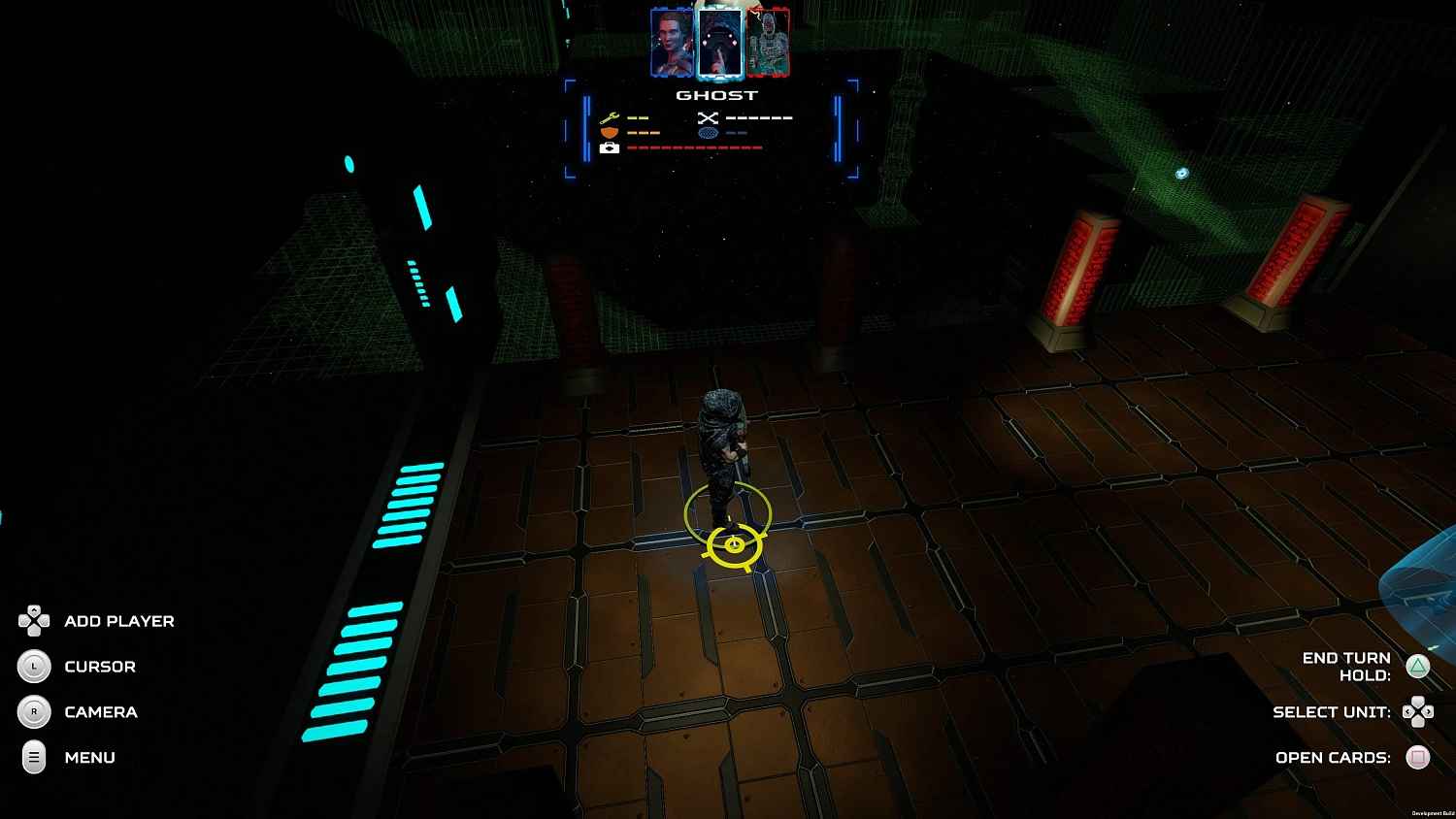Click the green triangle END TURN icon
The height and width of the screenshot is (819, 1456).
[1418, 667]
